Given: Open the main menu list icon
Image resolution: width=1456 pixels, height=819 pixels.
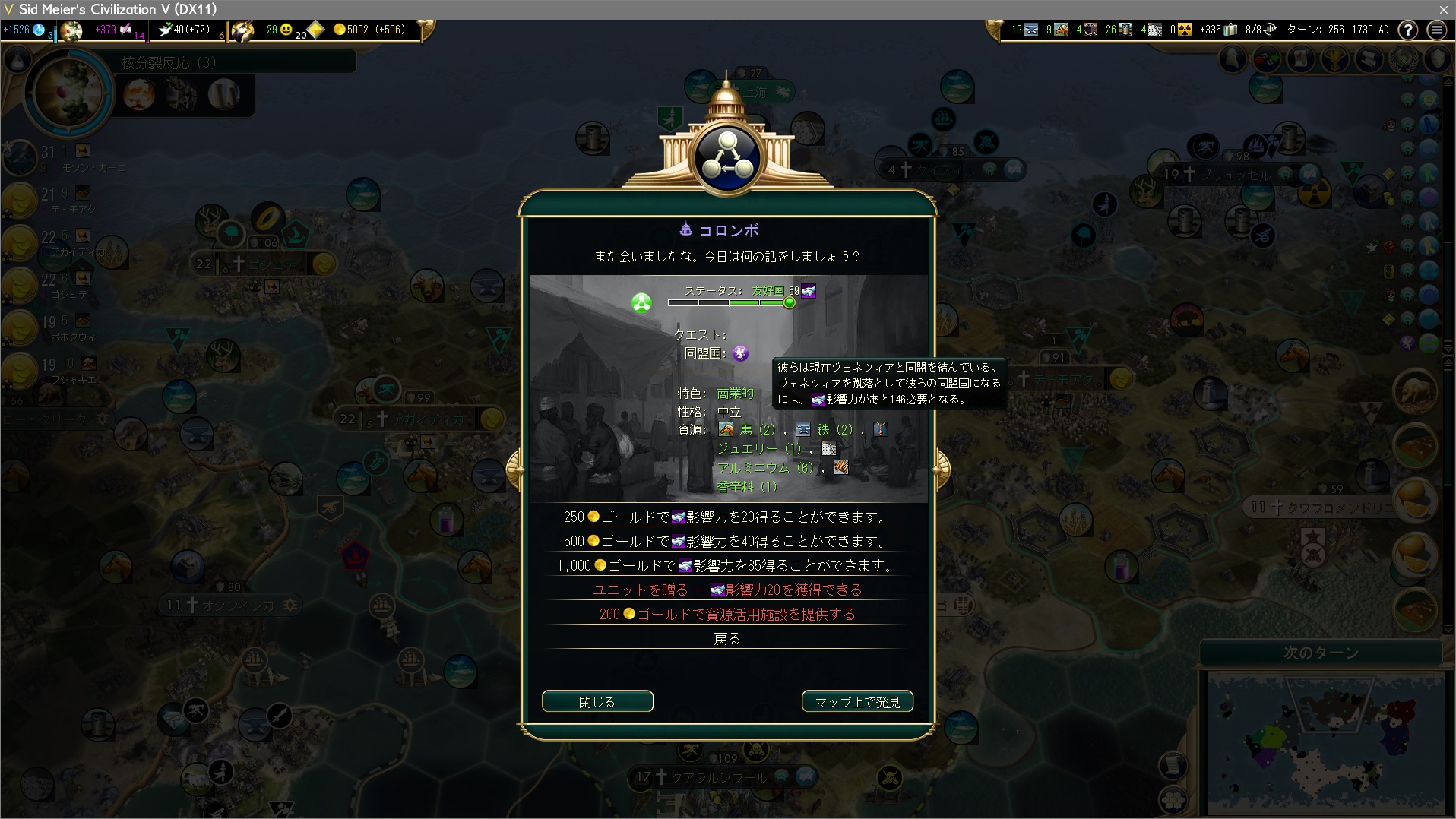Looking at the screenshot, I should click(1436, 30).
